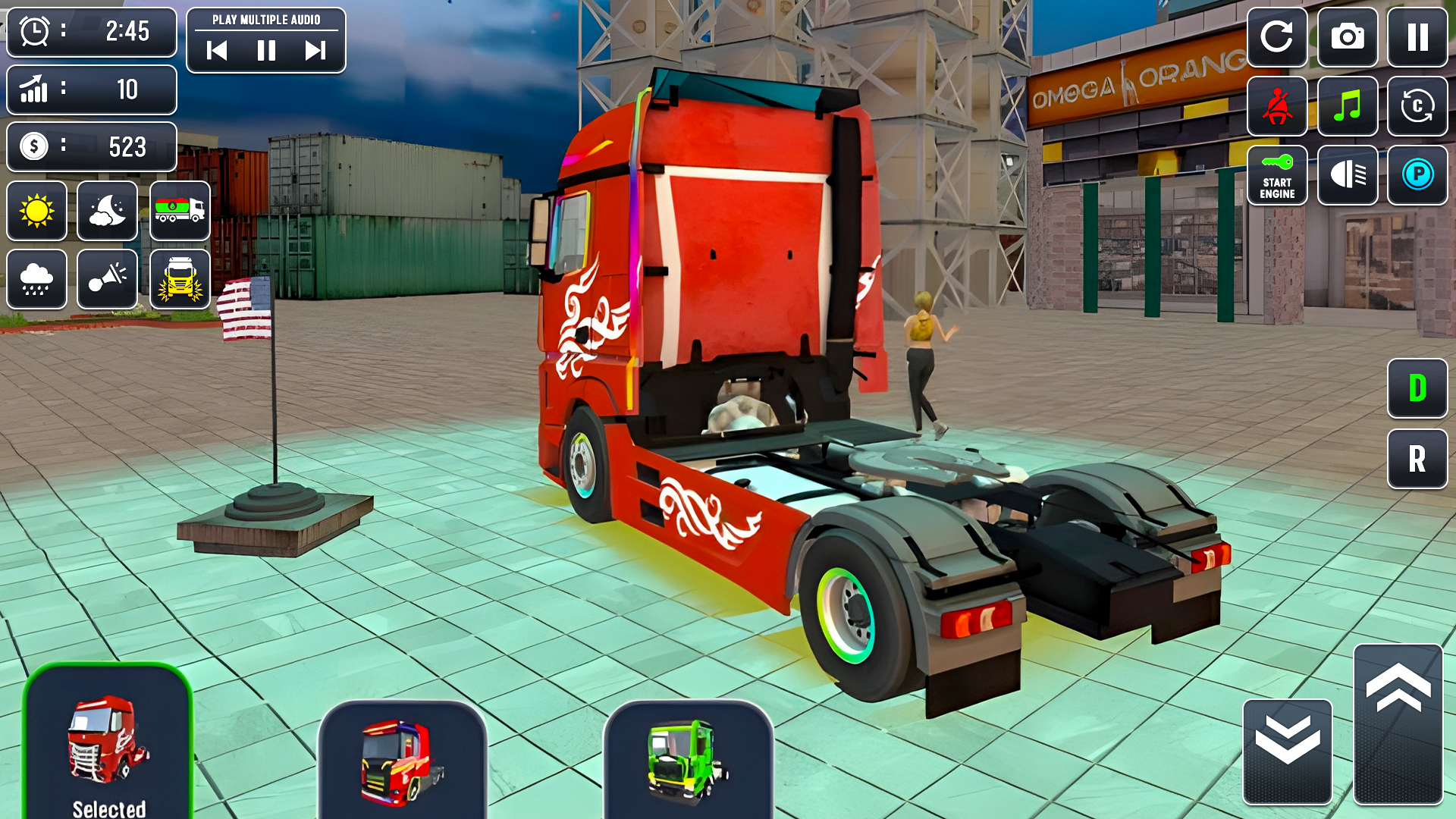Skip to the next audio track
The height and width of the screenshot is (819, 1456).
tap(313, 52)
